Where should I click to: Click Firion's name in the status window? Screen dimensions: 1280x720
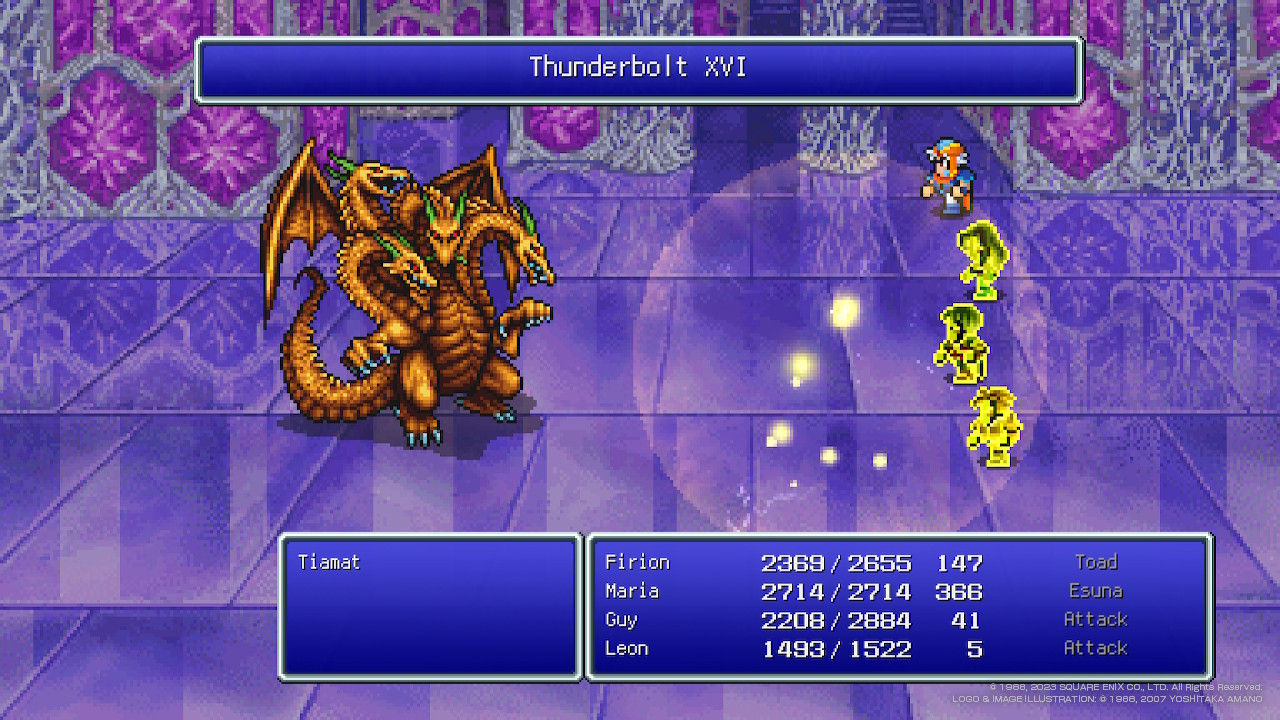pyautogui.click(x=637, y=562)
